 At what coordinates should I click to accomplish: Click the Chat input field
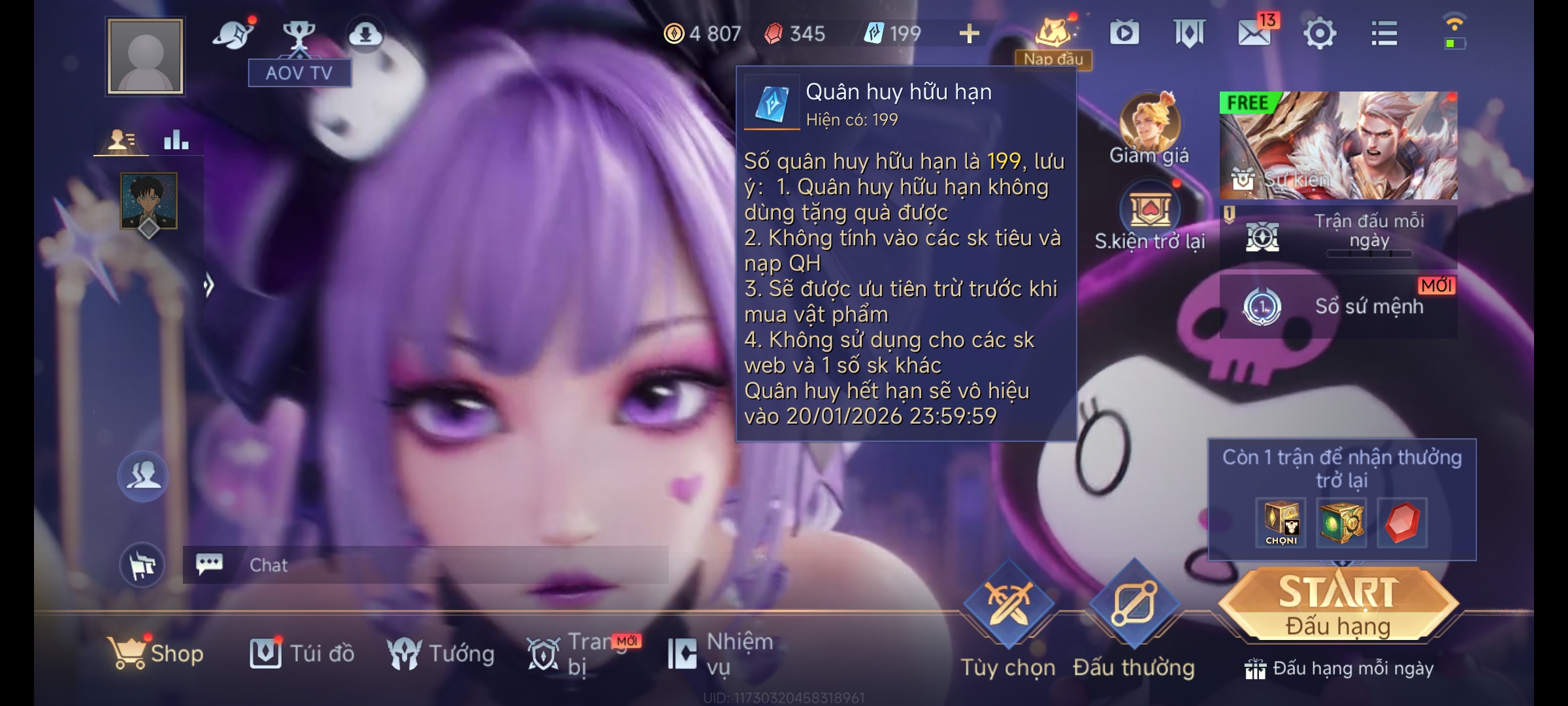[425, 564]
